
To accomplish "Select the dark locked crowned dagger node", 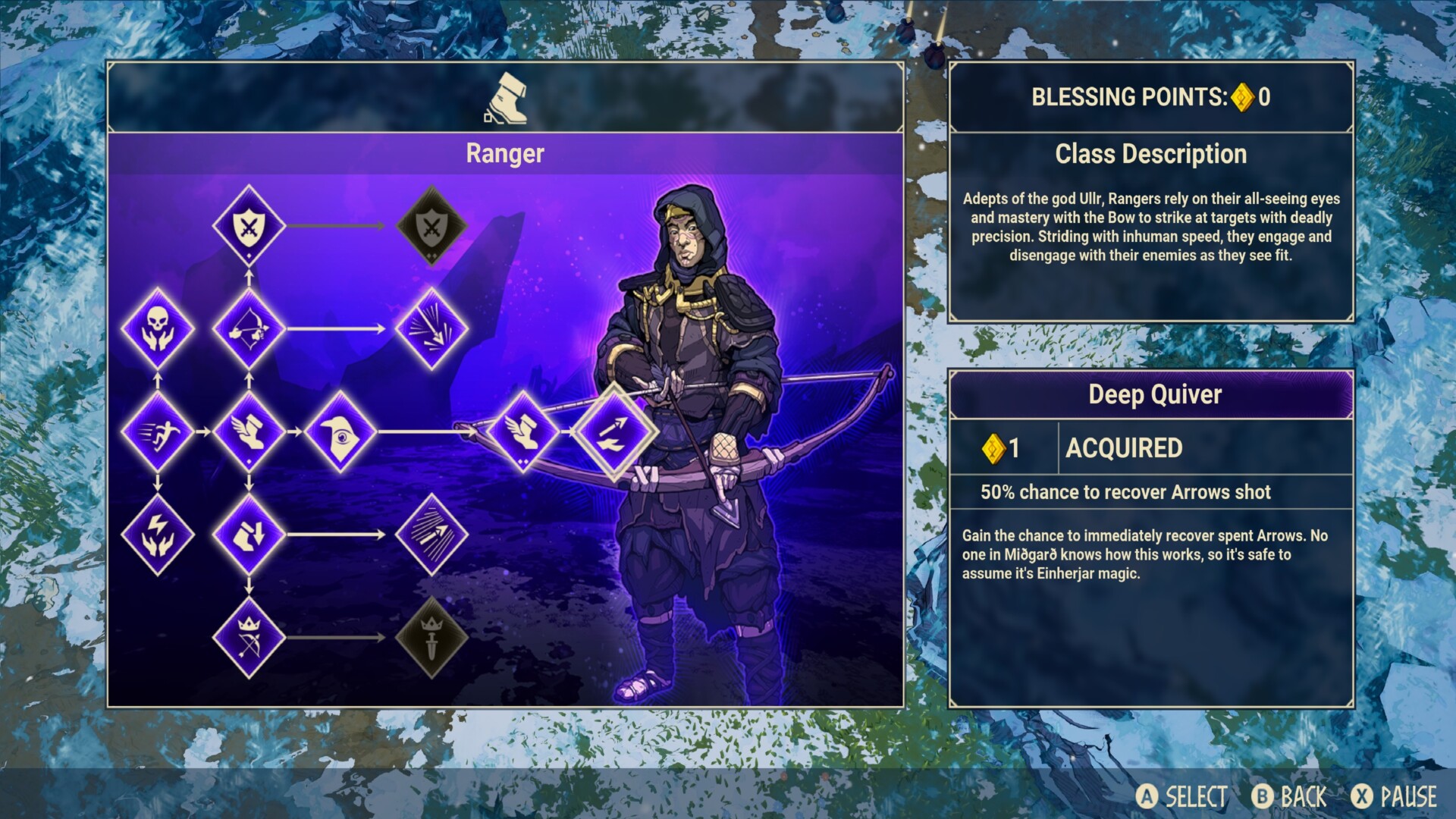I will point(431,637).
